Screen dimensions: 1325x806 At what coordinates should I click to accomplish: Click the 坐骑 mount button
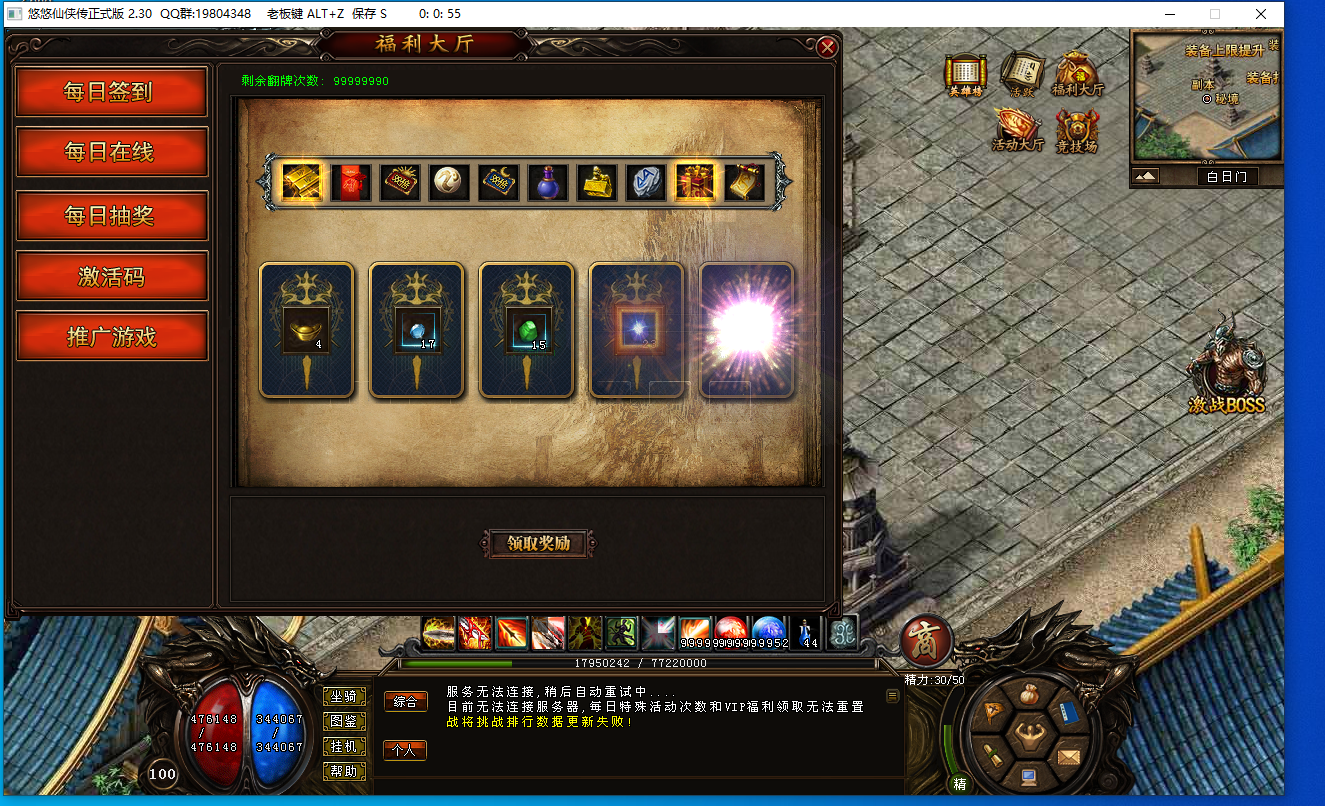click(x=343, y=696)
